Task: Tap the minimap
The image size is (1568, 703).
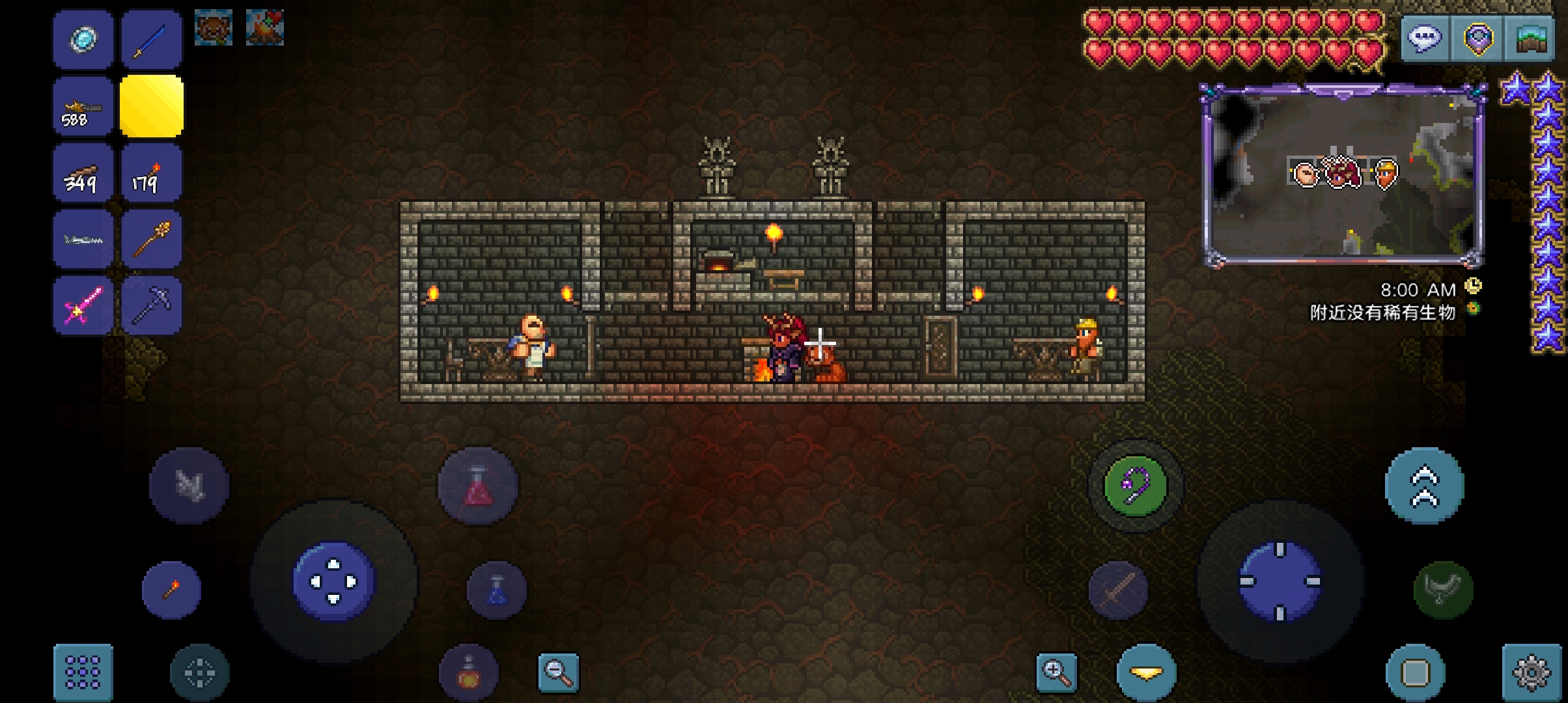Action: pos(1343,176)
